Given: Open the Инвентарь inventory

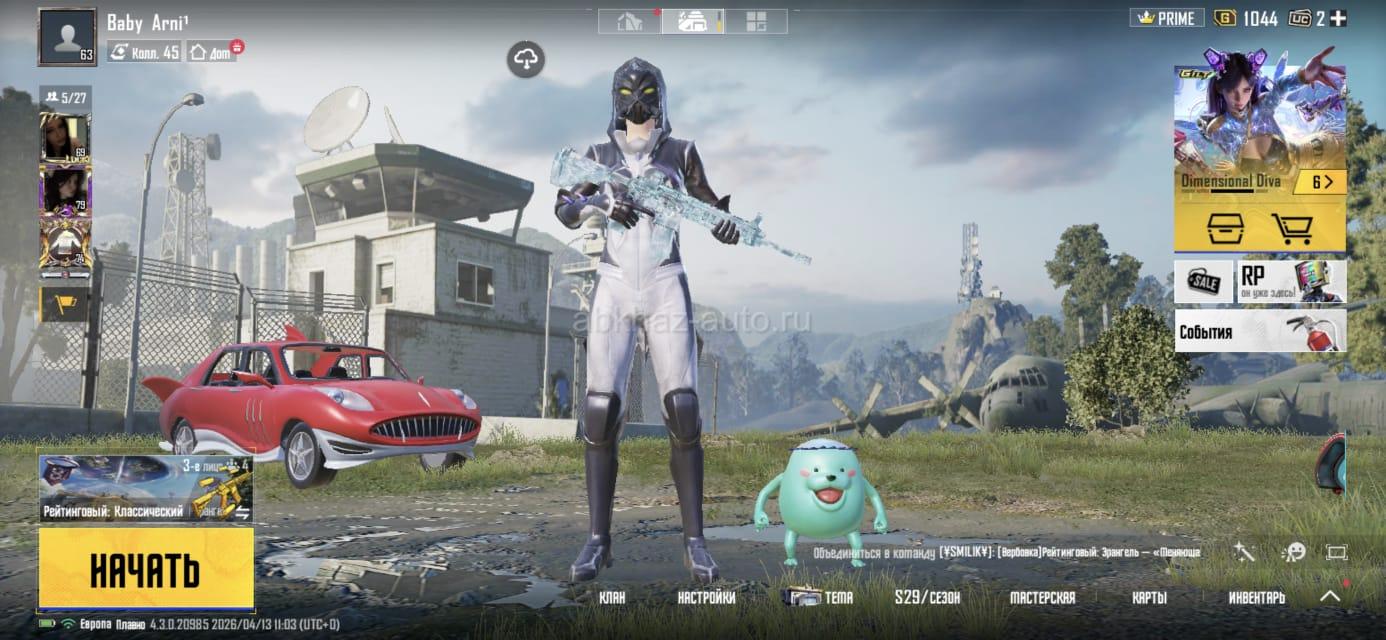Looking at the screenshot, I should tap(1256, 598).
